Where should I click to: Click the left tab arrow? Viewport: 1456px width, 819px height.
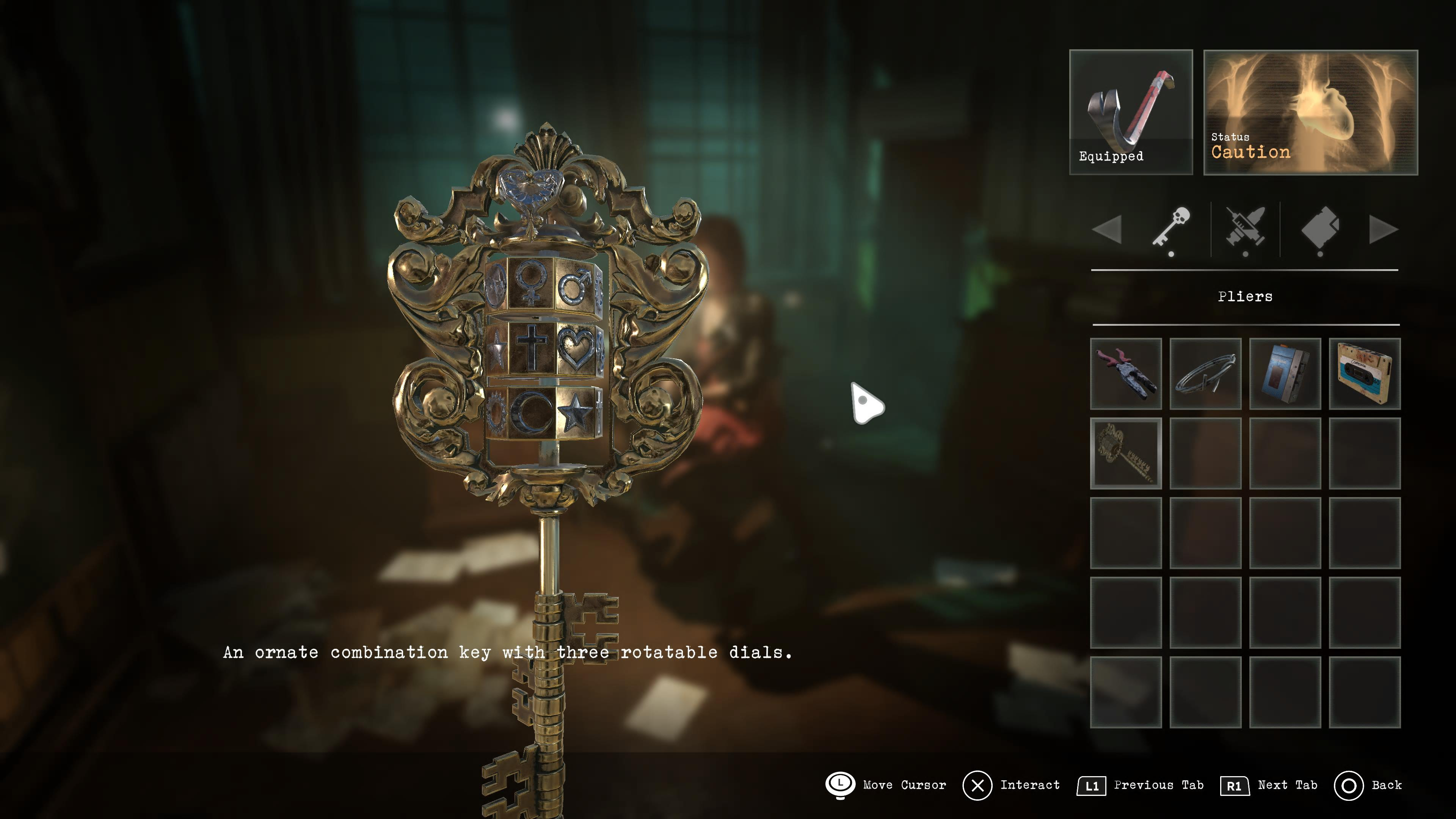pyautogui.click(x=1107, y=229)
